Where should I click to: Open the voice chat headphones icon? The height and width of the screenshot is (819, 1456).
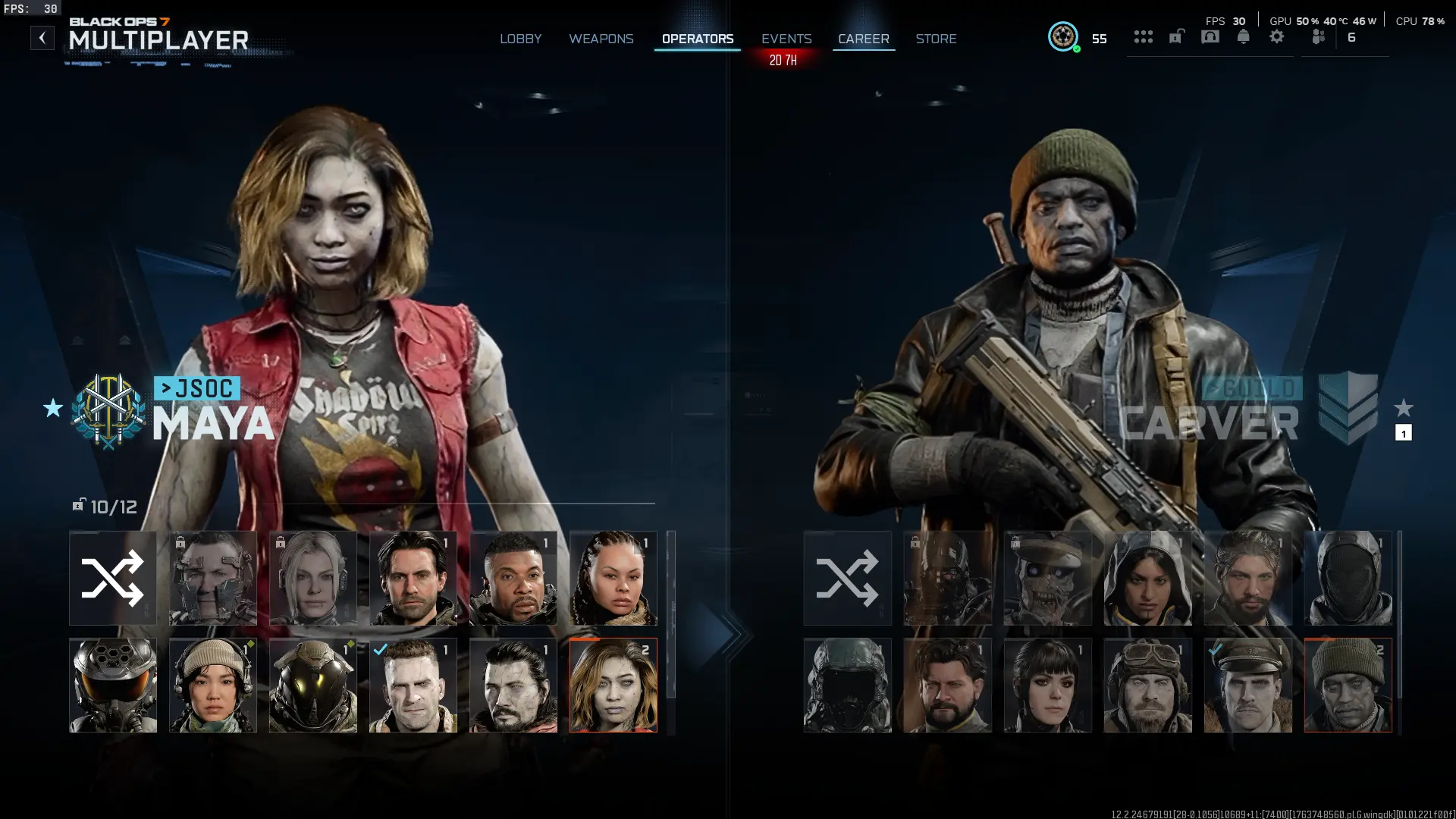[x=1210, y=36]
